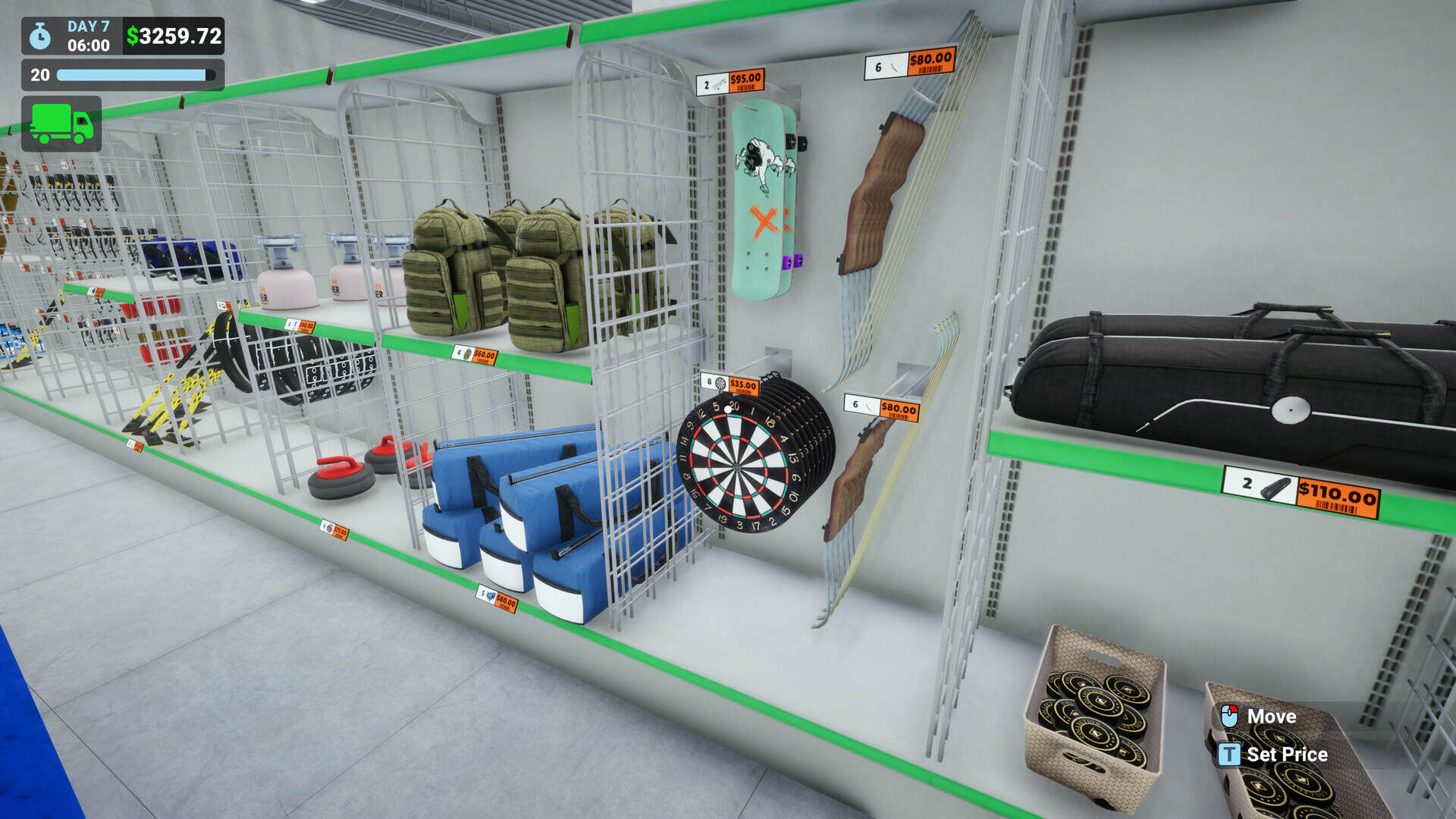The width and height of the screenshot is (1456, 819).
Task: Click the stopwatch icon beside DAY 7
Action: (x=39, y=34)
